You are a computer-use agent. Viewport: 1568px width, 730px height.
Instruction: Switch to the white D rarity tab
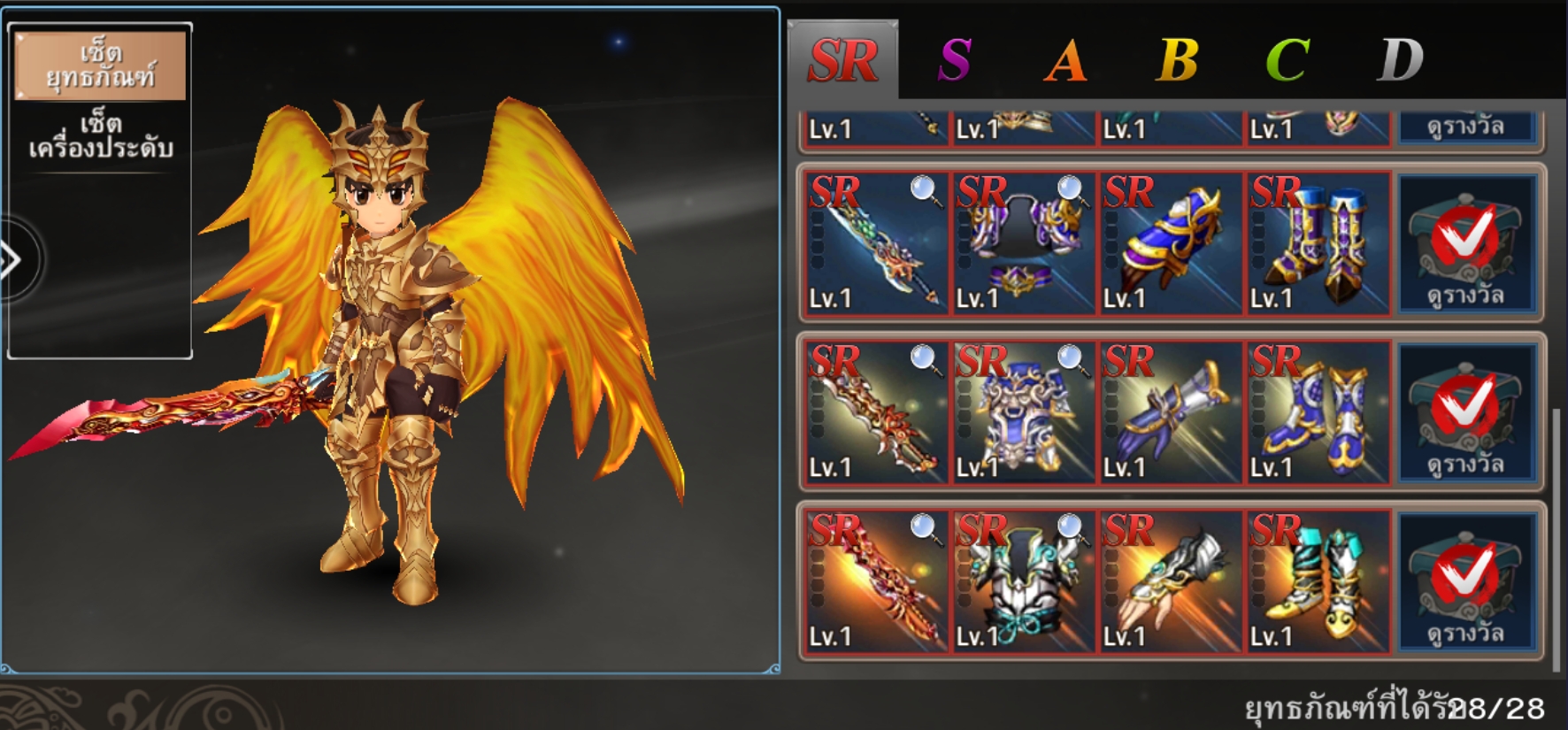pyautogui.click(x=1400, y=60)
